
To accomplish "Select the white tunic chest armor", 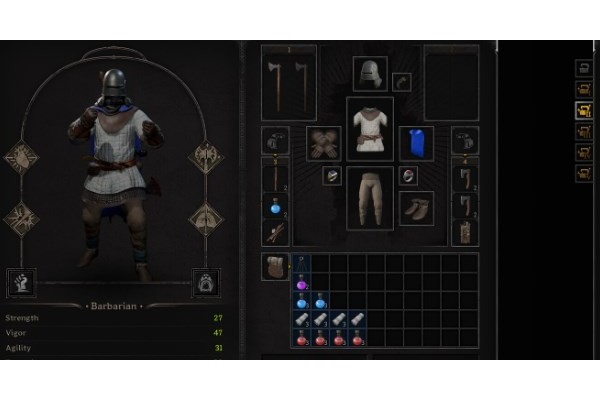I will (370, 130).
